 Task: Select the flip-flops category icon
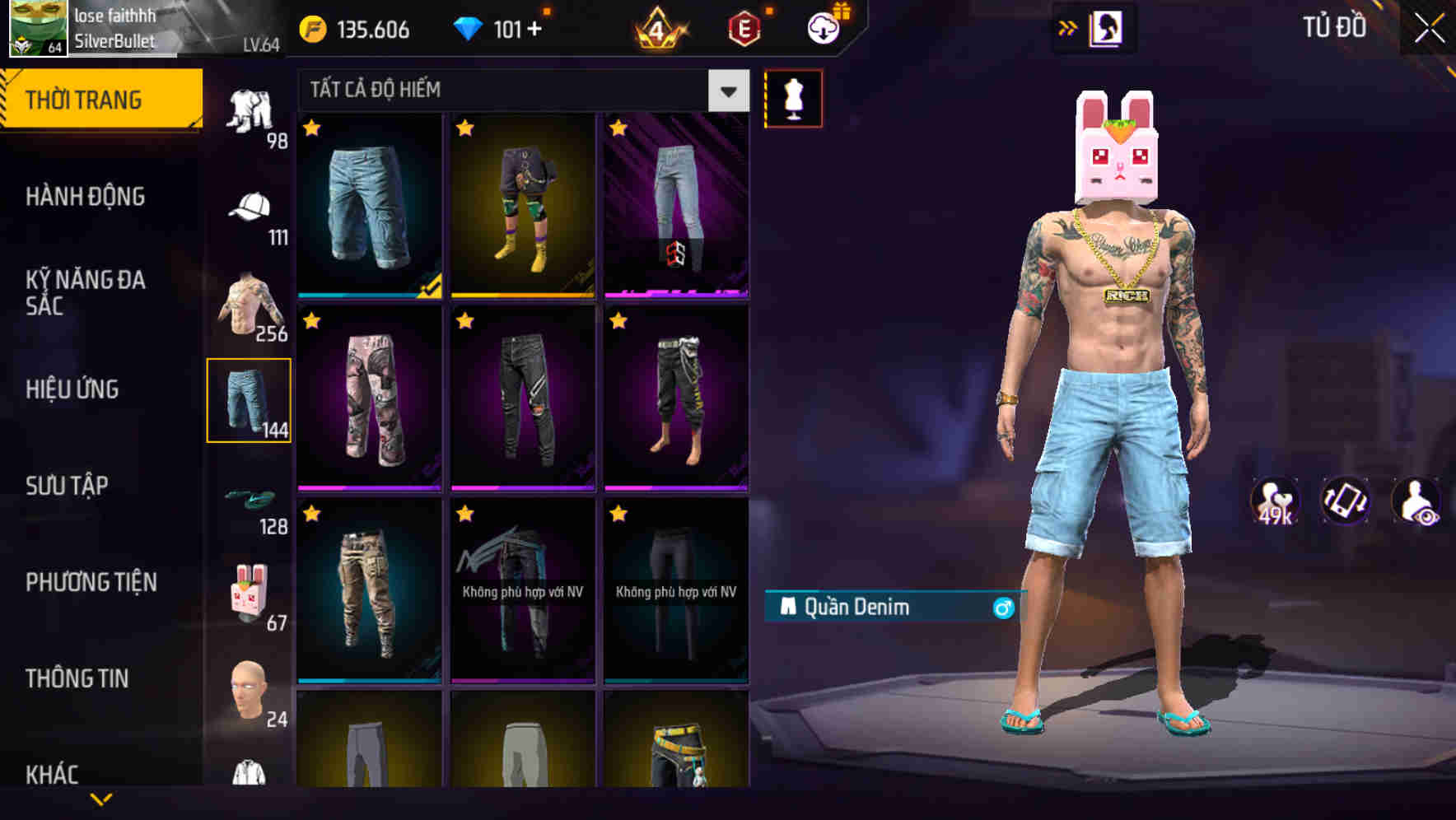(x=252, y=498)
